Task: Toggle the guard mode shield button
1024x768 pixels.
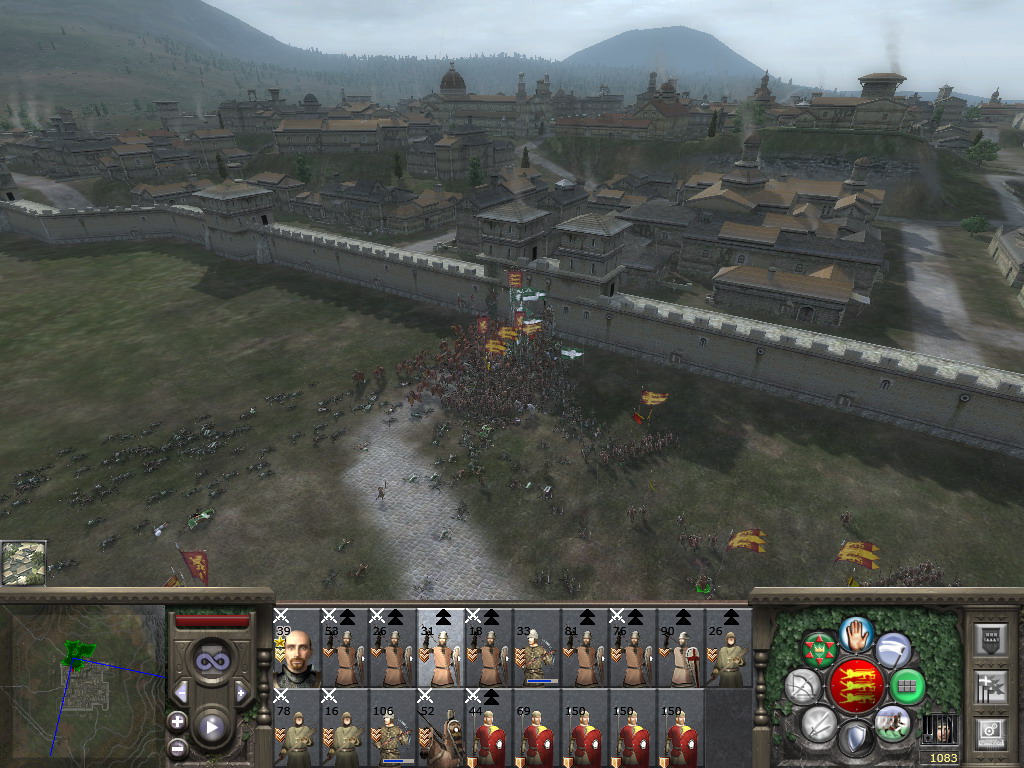Action: [856, 738]
